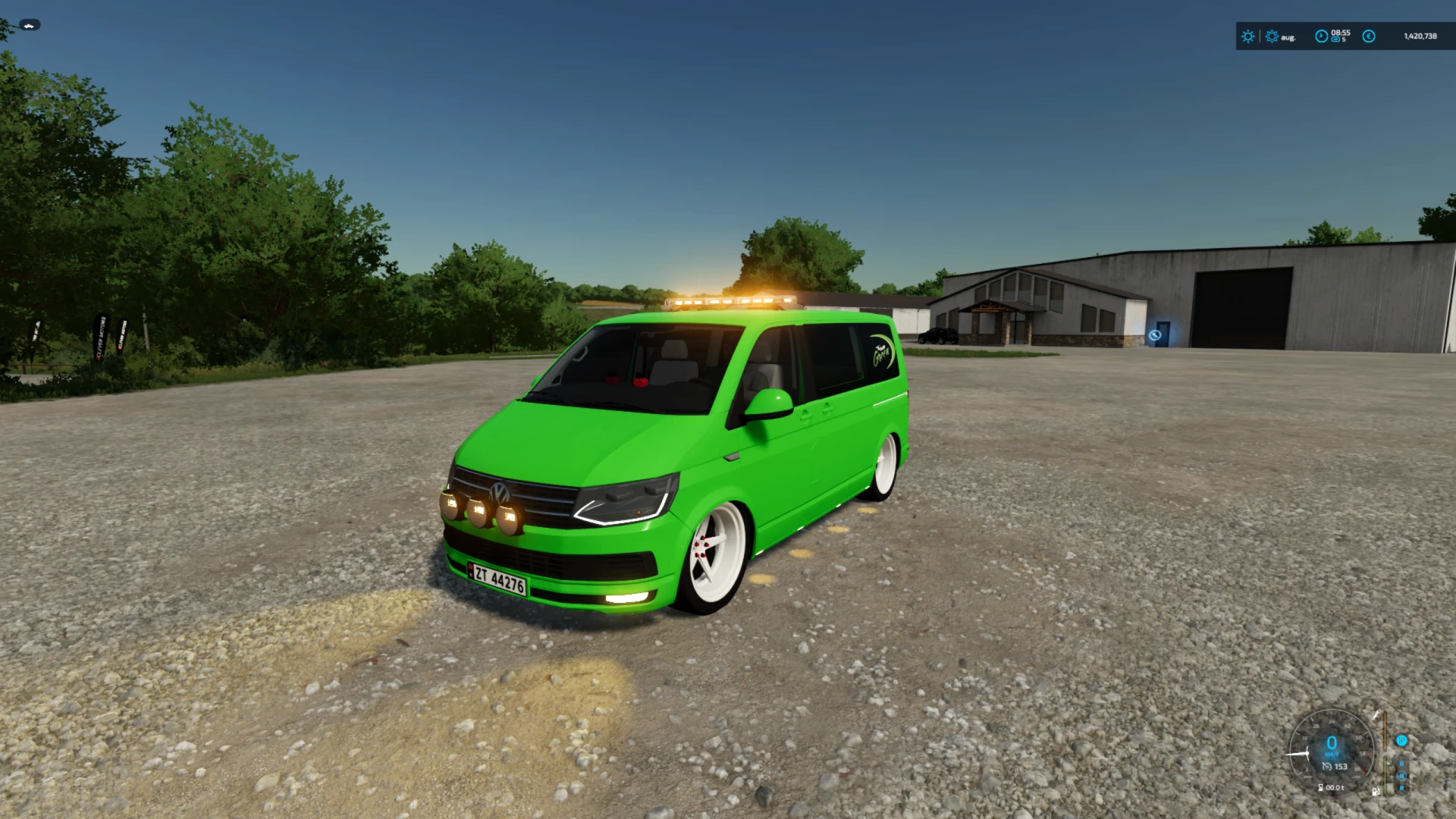Click the green fuel level bar

point(1385,776)
